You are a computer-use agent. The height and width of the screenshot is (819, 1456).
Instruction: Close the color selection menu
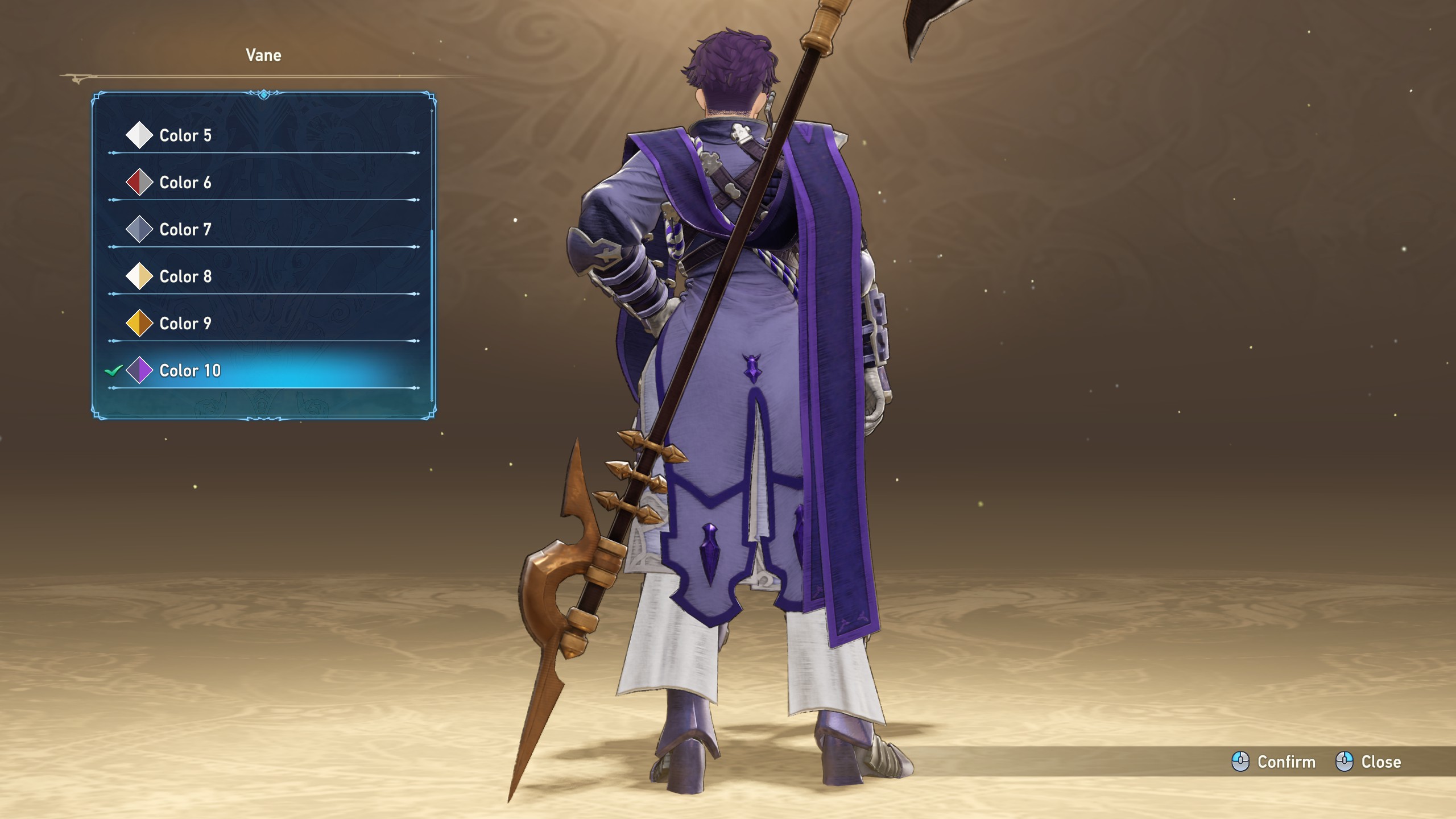coord(1368,762)
